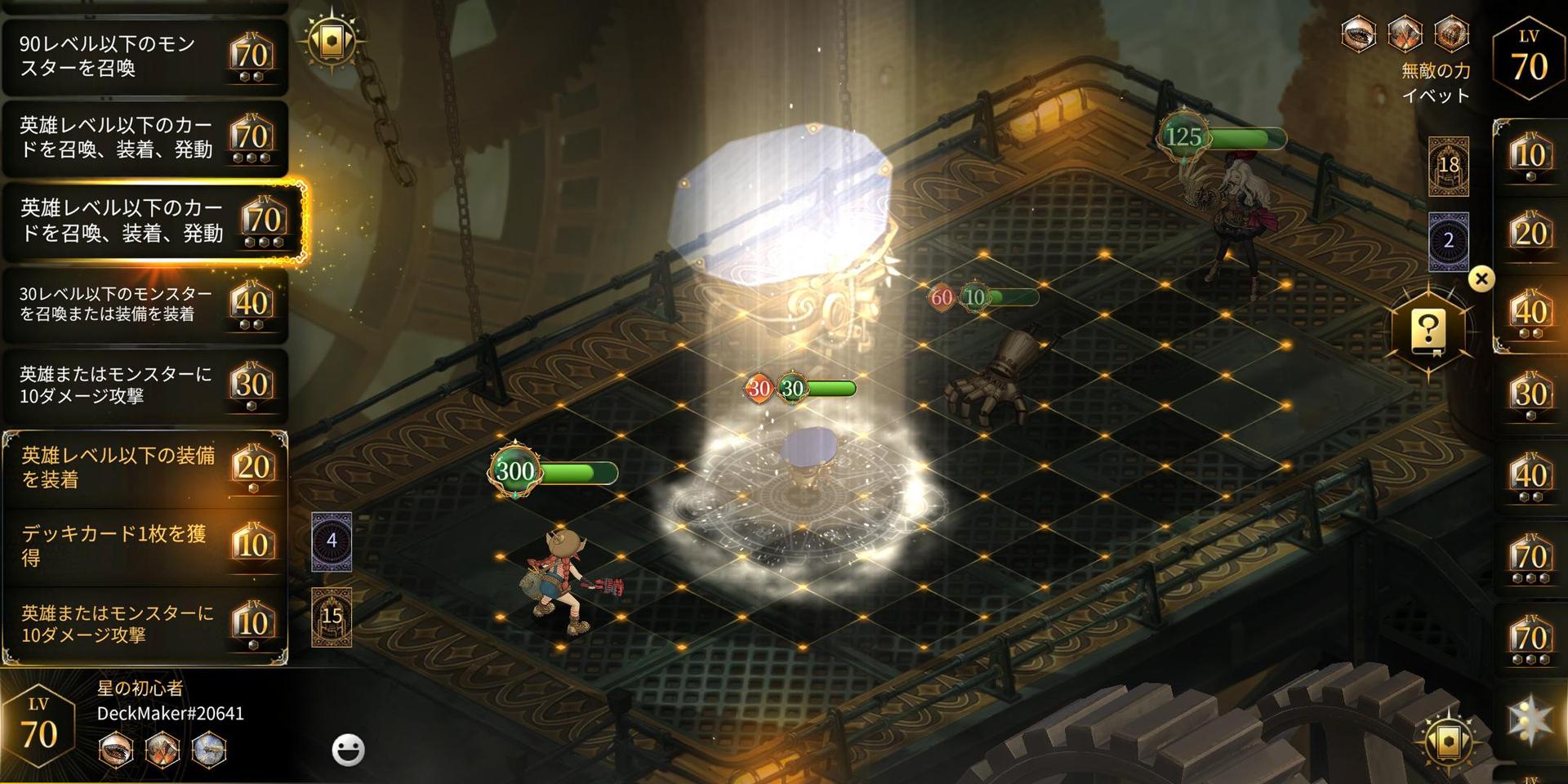Click the sun-framed card emblem above the hand
Screen dimensions: 1568x784
[x=332, y=41]
